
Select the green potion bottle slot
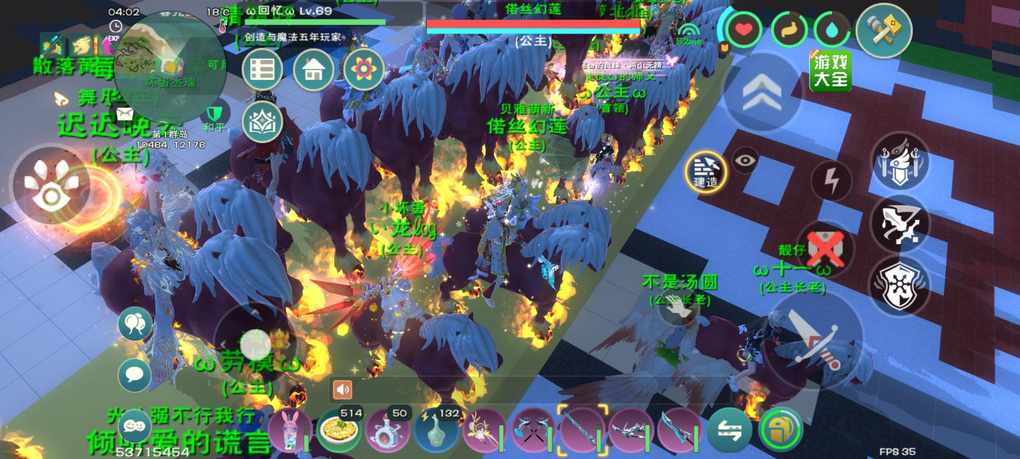(436, 431)
